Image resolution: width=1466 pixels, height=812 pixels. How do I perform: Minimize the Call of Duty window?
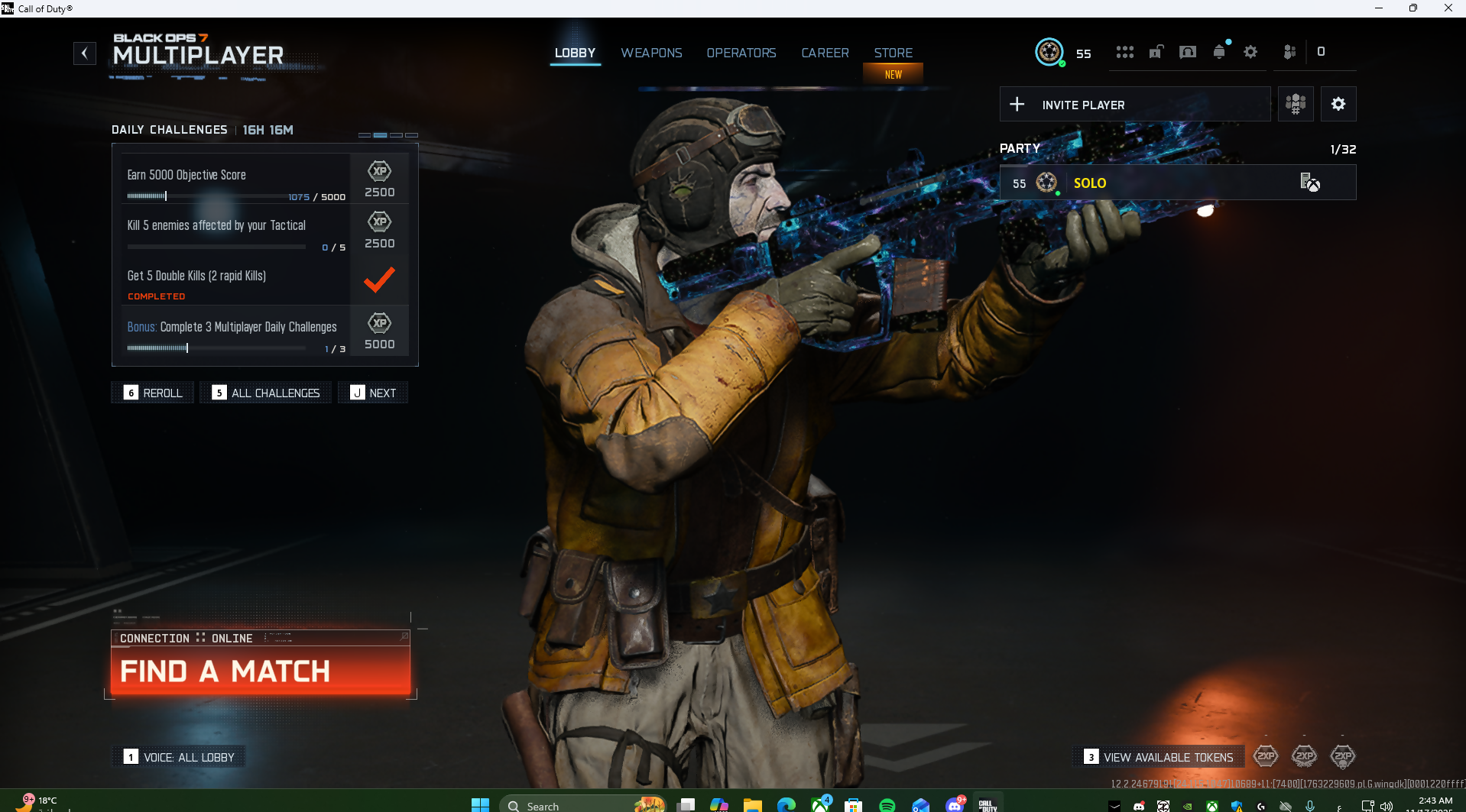pyautogui.click(x=1379, y=8)
